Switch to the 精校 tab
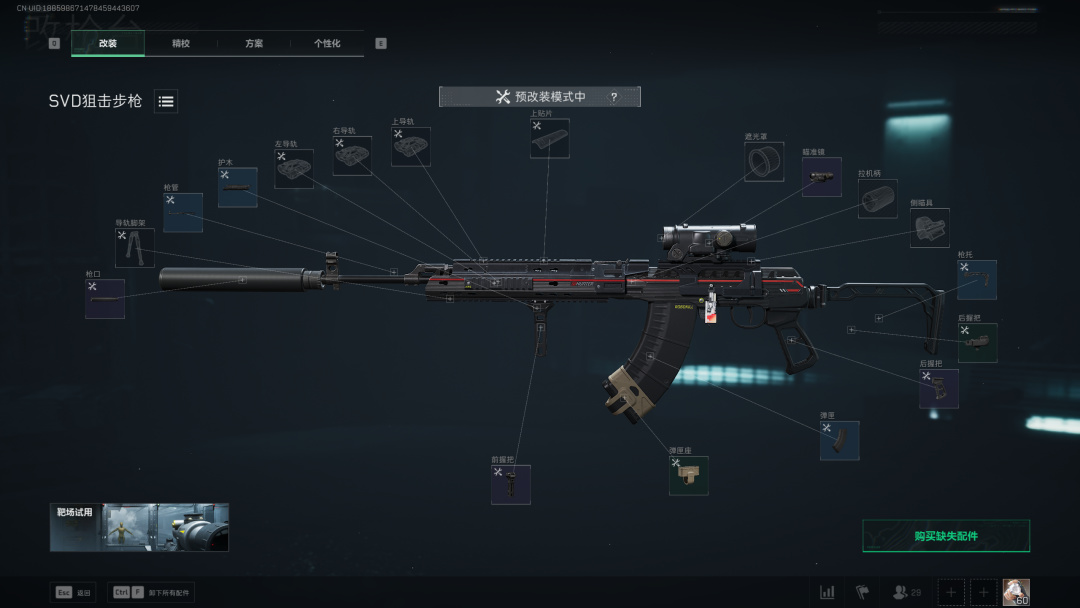This screenshot has width=1080, height=608. pos(181,44)
